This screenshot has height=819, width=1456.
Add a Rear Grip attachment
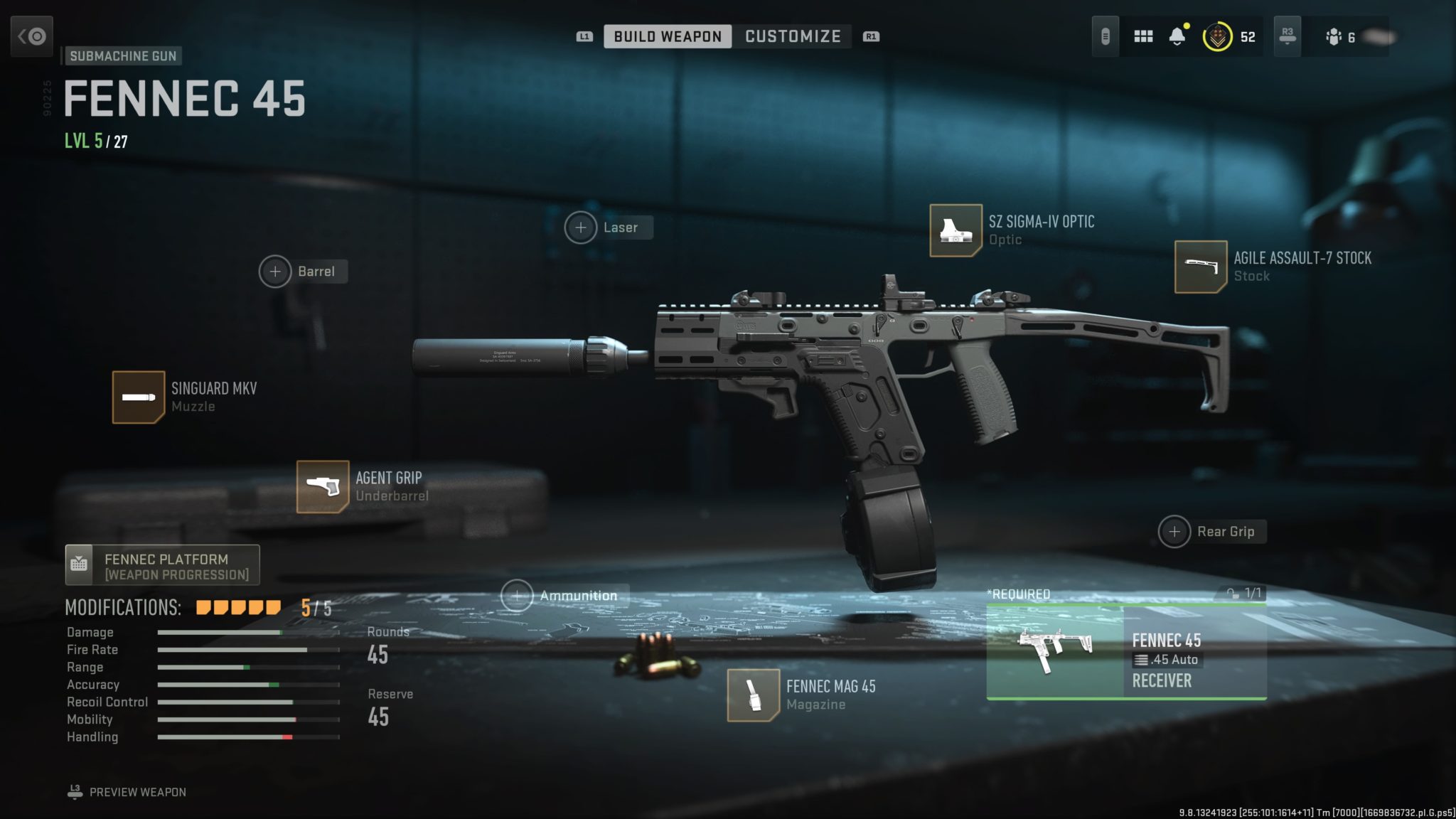click(x=1175, y=531)
